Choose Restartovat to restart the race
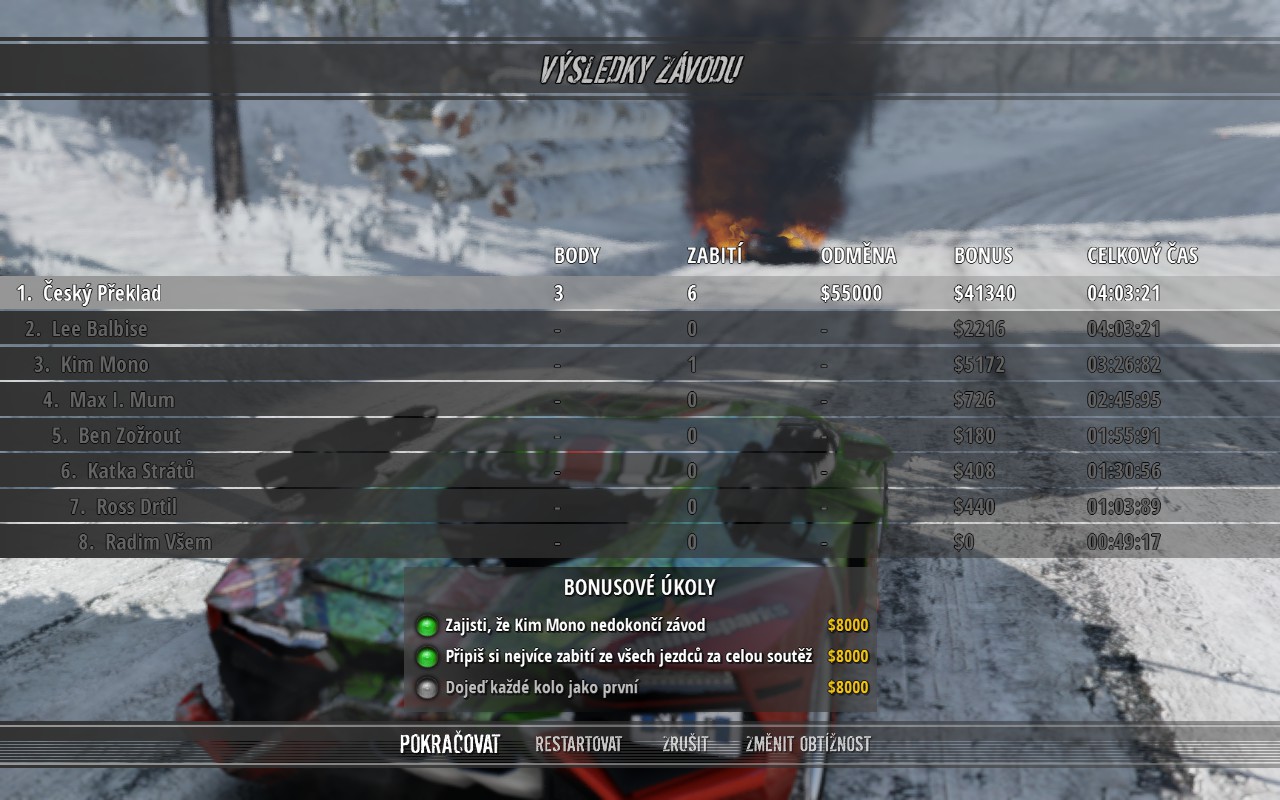The width and height of the screenshot is (1280, 800). tap(578, 744)
